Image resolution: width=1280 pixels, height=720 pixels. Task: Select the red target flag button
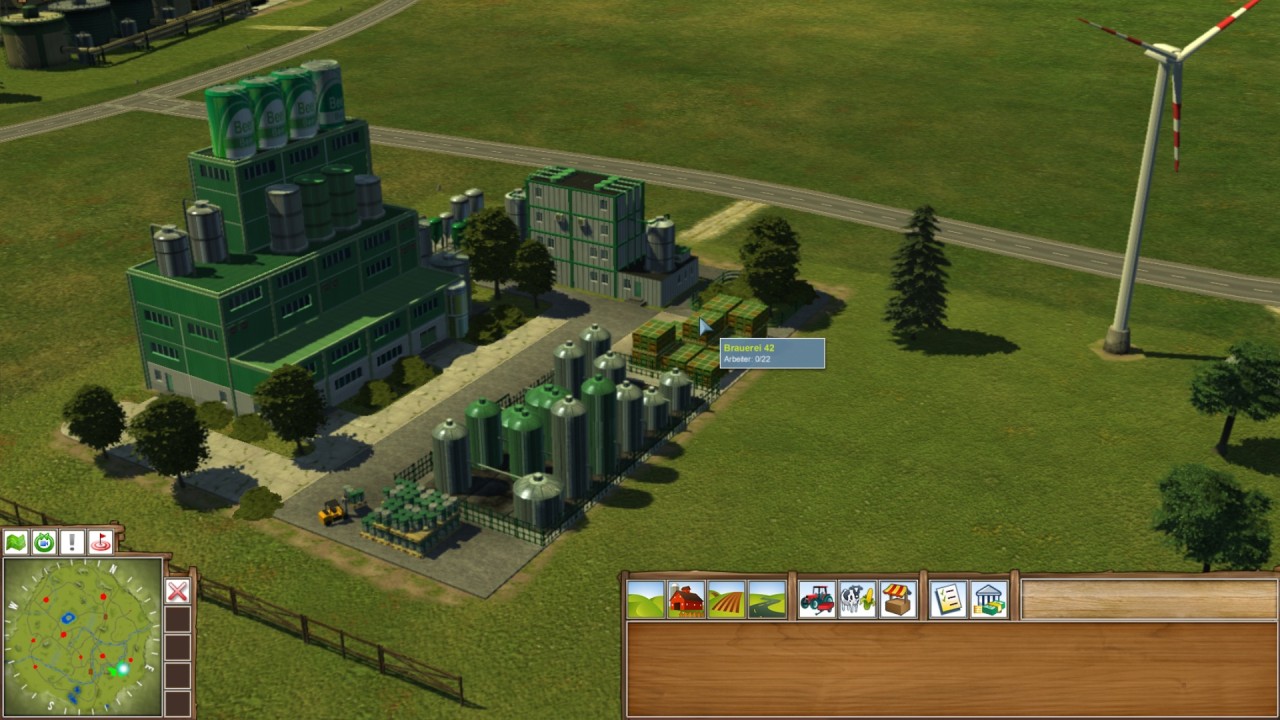point(100,543)
